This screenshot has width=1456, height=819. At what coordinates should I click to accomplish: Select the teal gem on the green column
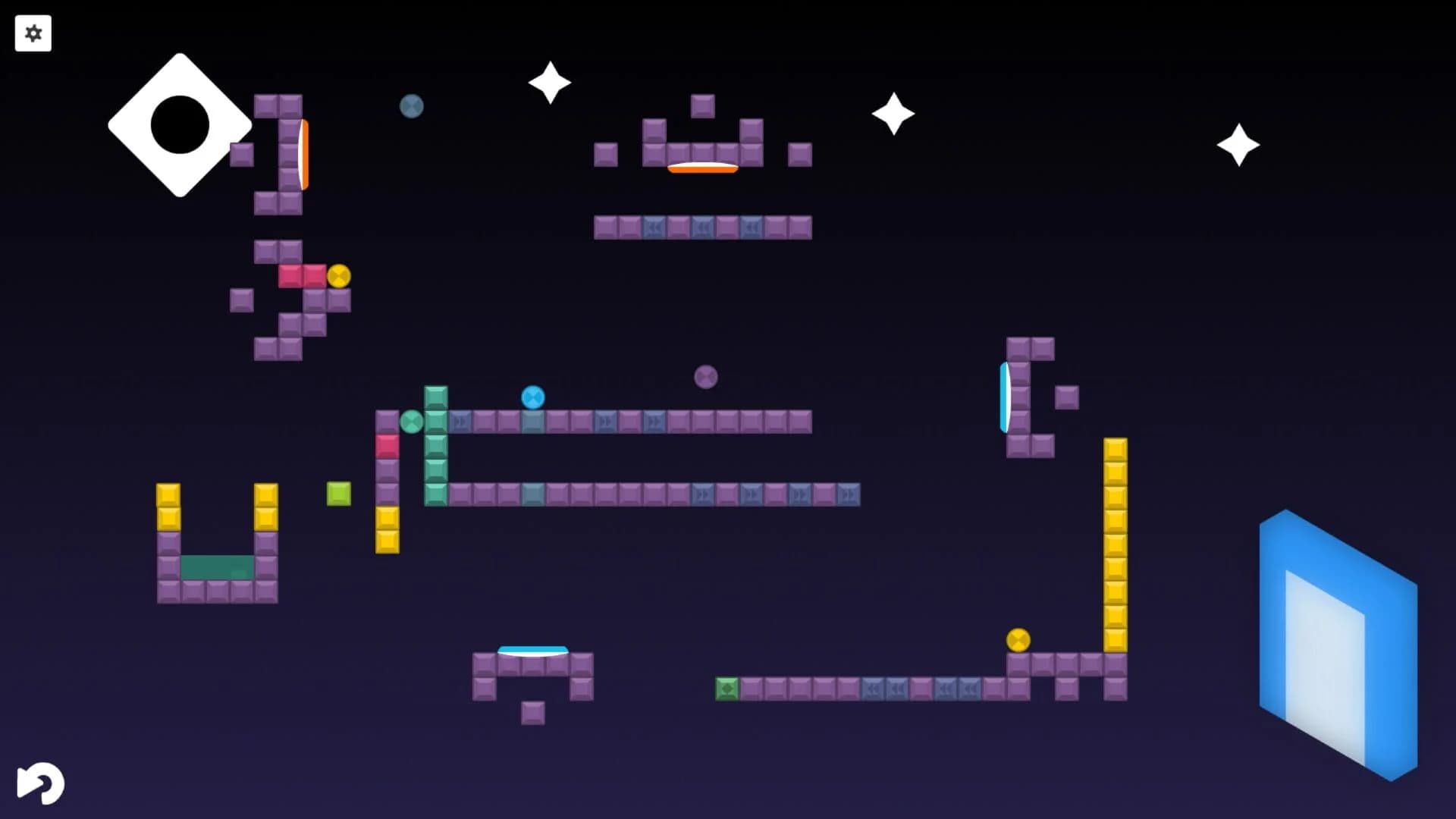[x=411, y=422]
